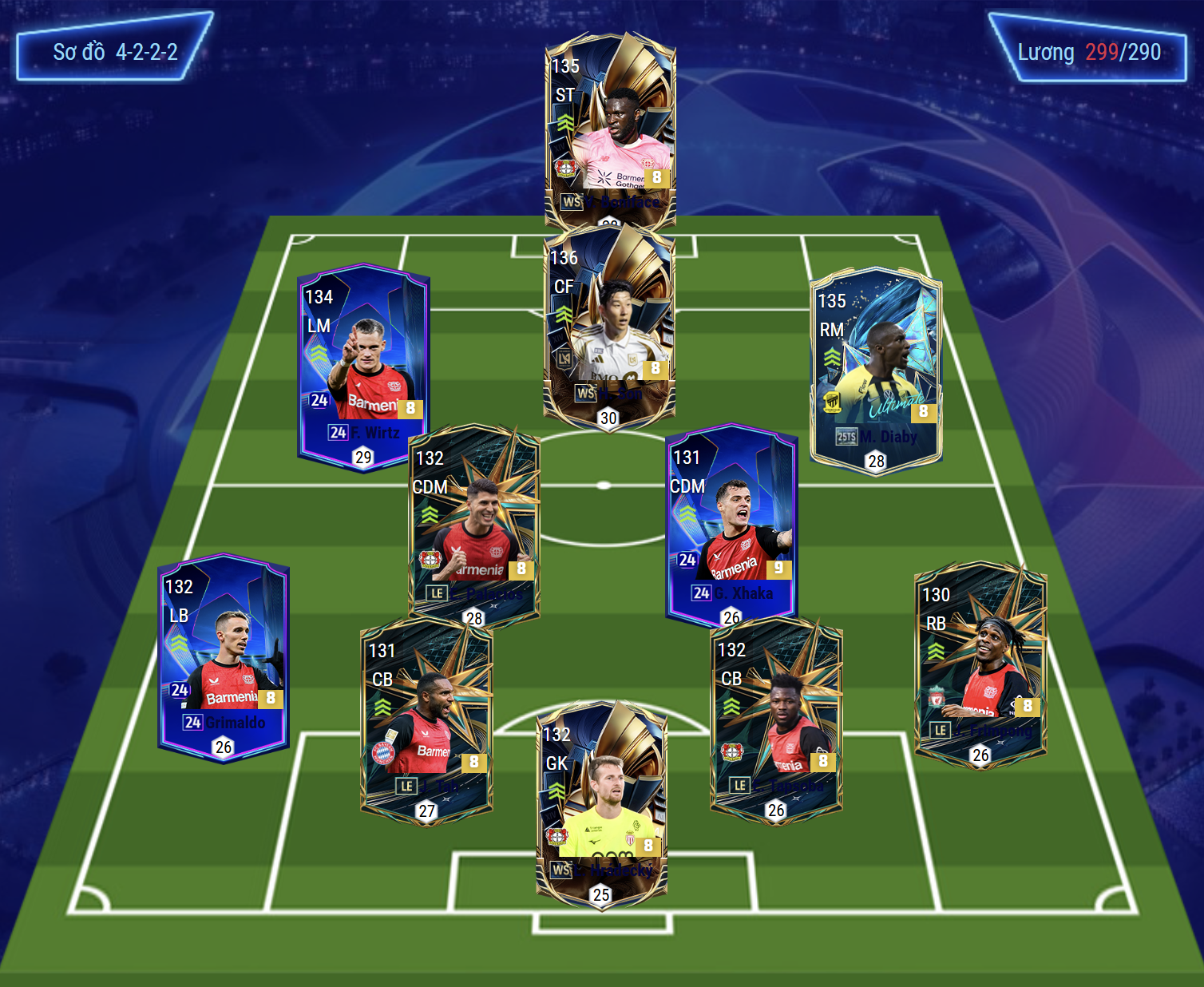This screenshot has height=987, width=1204.
Task: Select the RB Frimpong card
Action: tap(980, 663)
